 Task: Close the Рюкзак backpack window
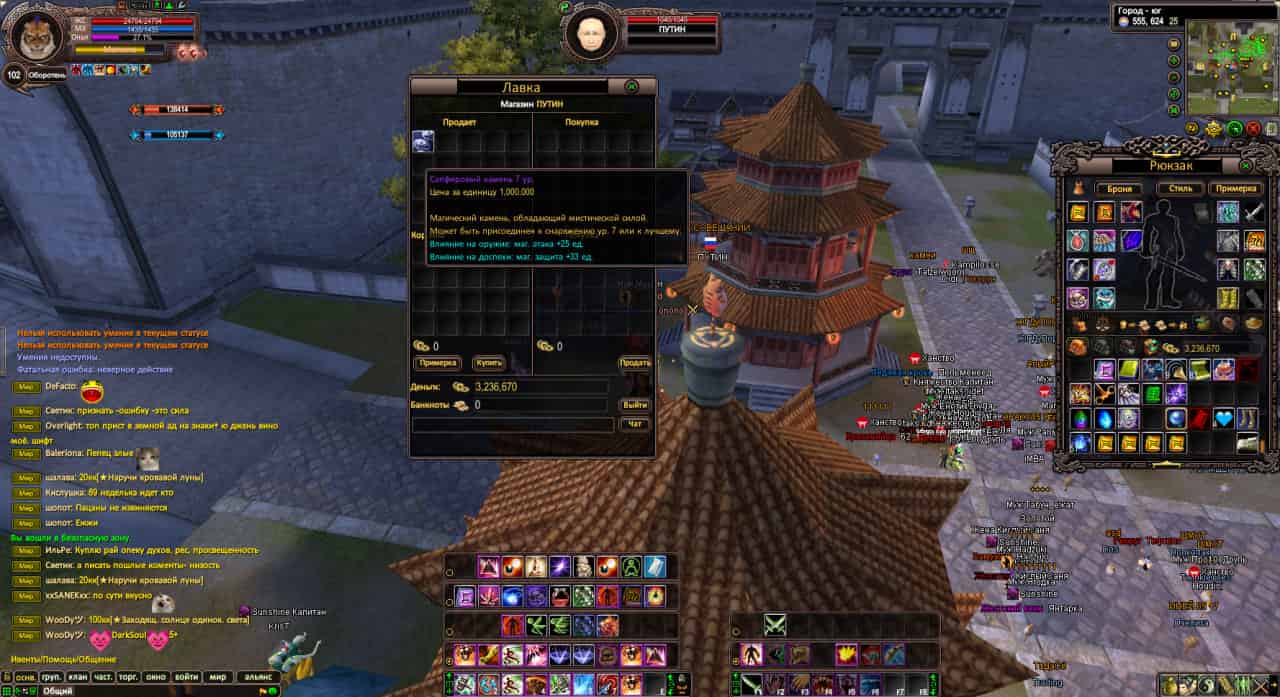(x=1246, y=165)
